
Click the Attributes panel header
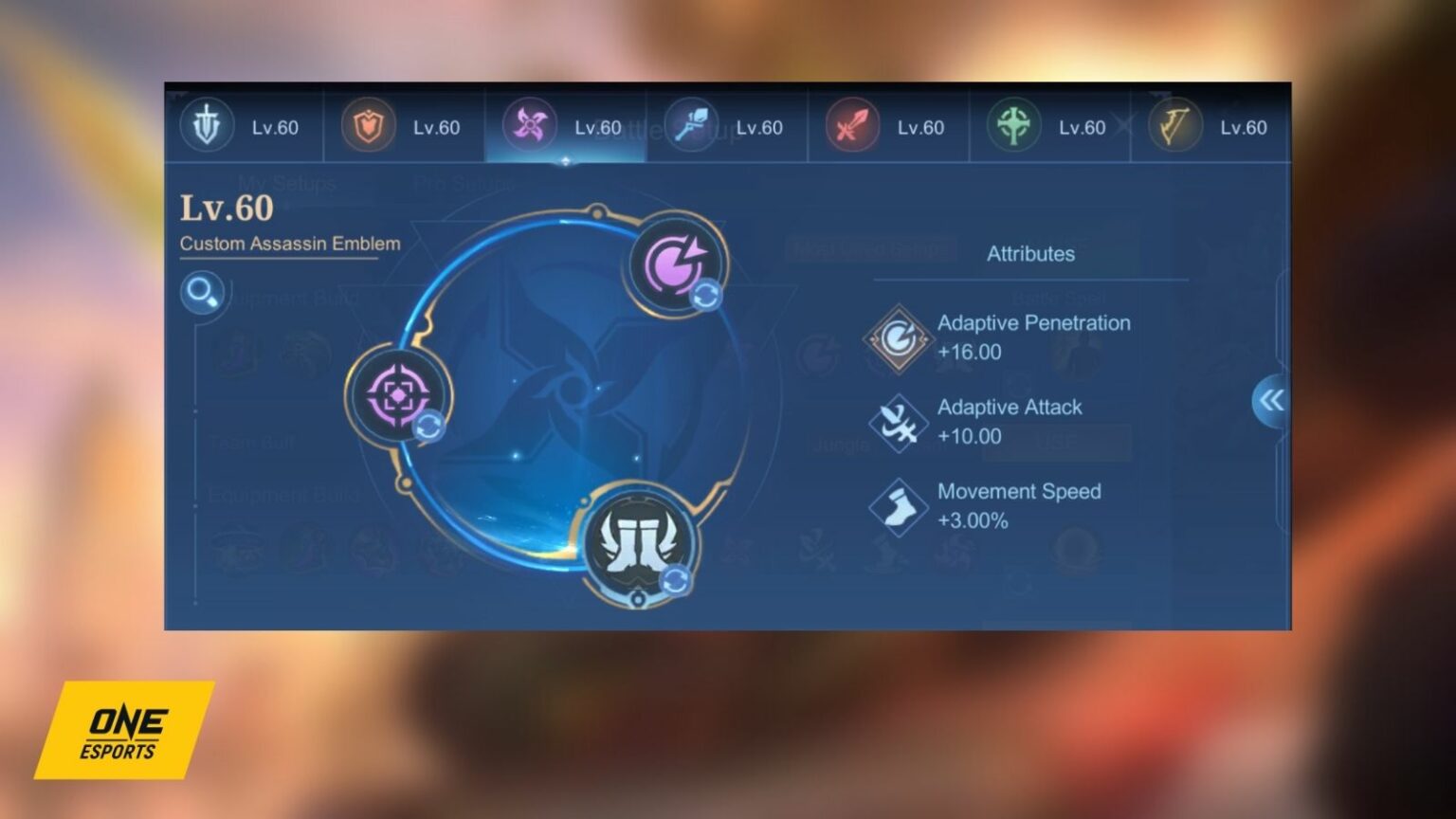point(1031,253)
